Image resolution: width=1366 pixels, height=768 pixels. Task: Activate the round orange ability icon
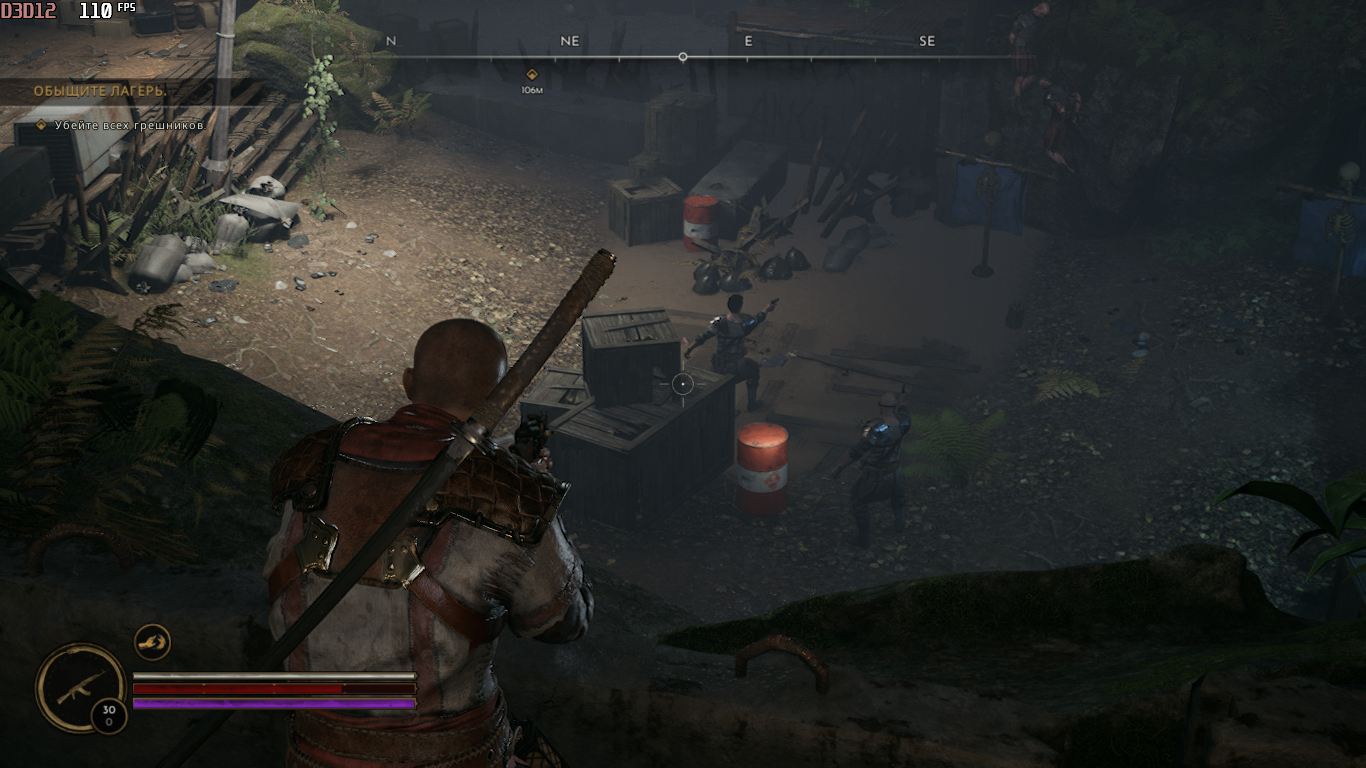pyautogui.click(x=152, y=642)
